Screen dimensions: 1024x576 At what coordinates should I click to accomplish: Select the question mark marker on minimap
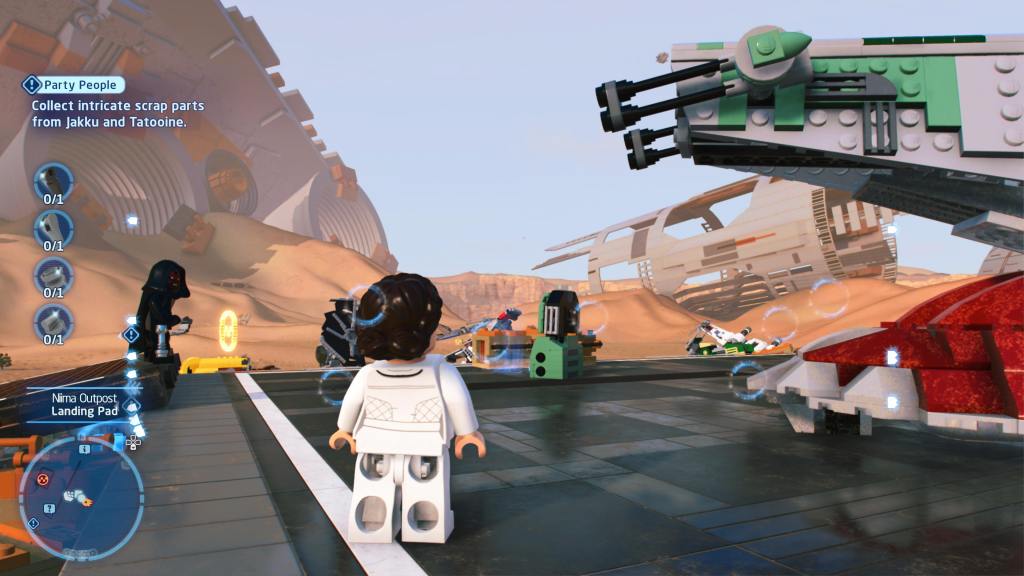tap(50, 508)
